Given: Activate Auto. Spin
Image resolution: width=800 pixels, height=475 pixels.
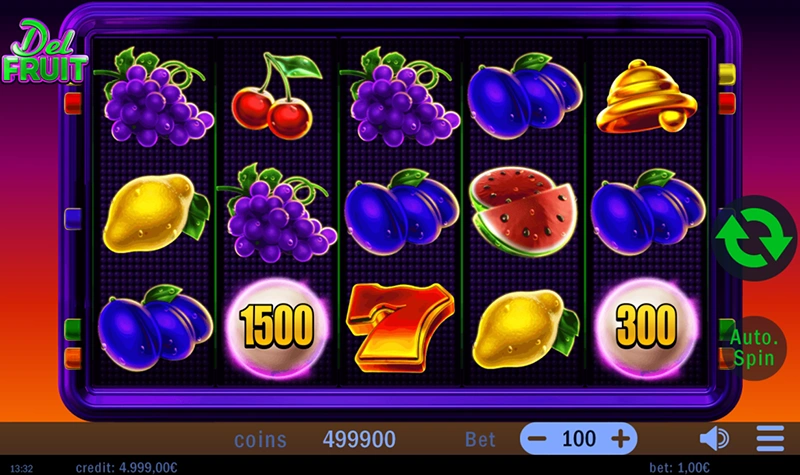Looking at the screenshot, I should click(x=755, y=347).
